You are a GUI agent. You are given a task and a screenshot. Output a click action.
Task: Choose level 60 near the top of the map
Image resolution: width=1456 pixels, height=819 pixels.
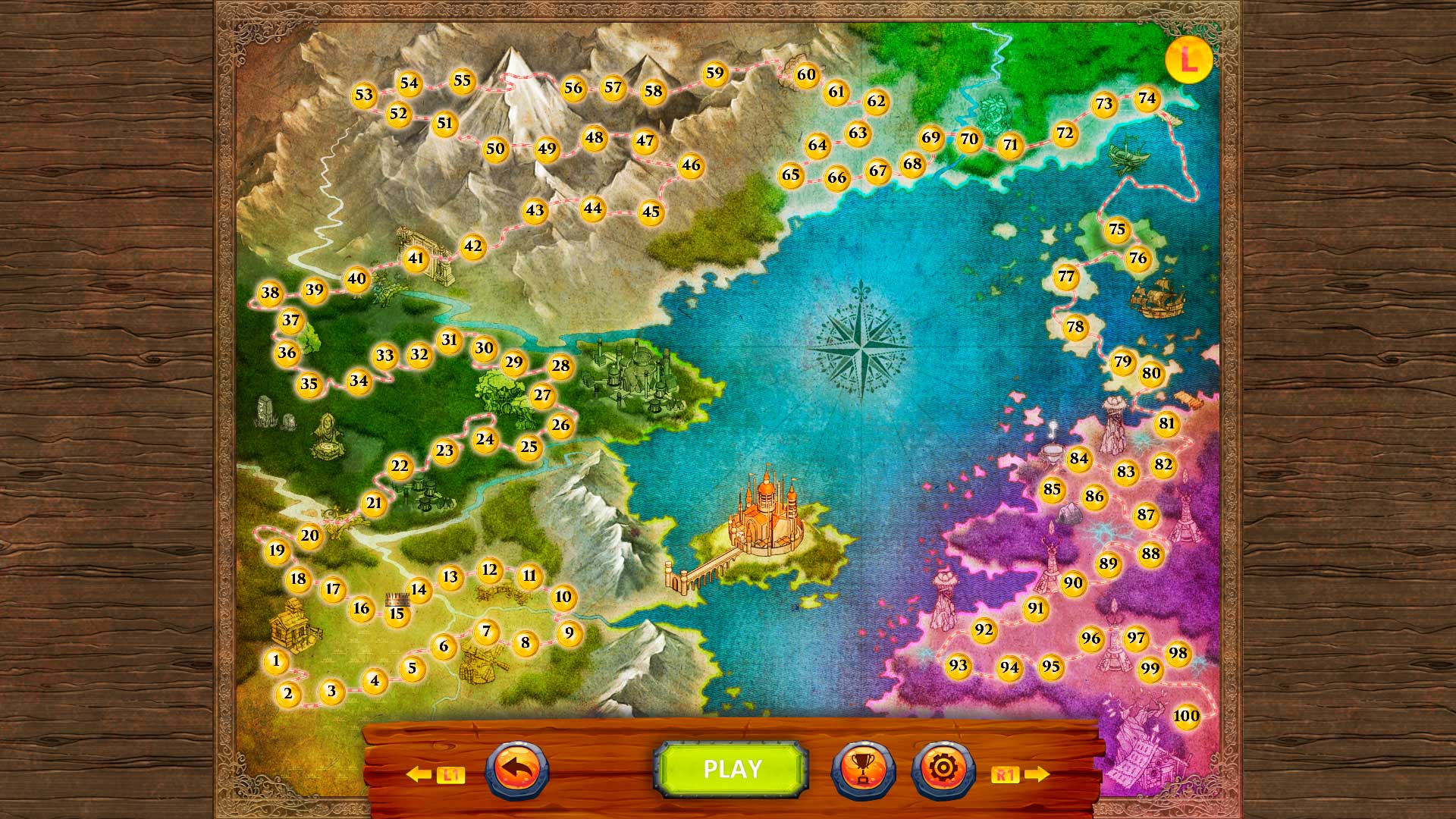click(806, 75)
